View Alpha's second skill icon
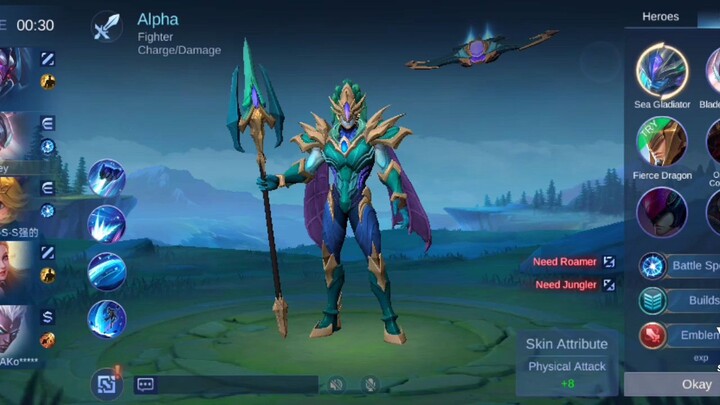 pyautogui.click(x=106, y=225)
